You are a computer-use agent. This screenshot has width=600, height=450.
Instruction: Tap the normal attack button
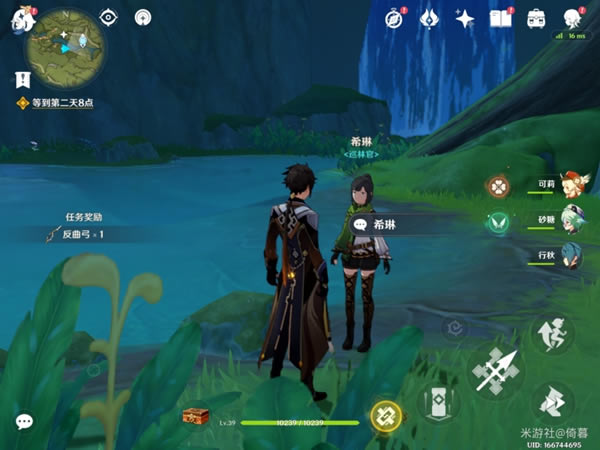pos(495,372)
